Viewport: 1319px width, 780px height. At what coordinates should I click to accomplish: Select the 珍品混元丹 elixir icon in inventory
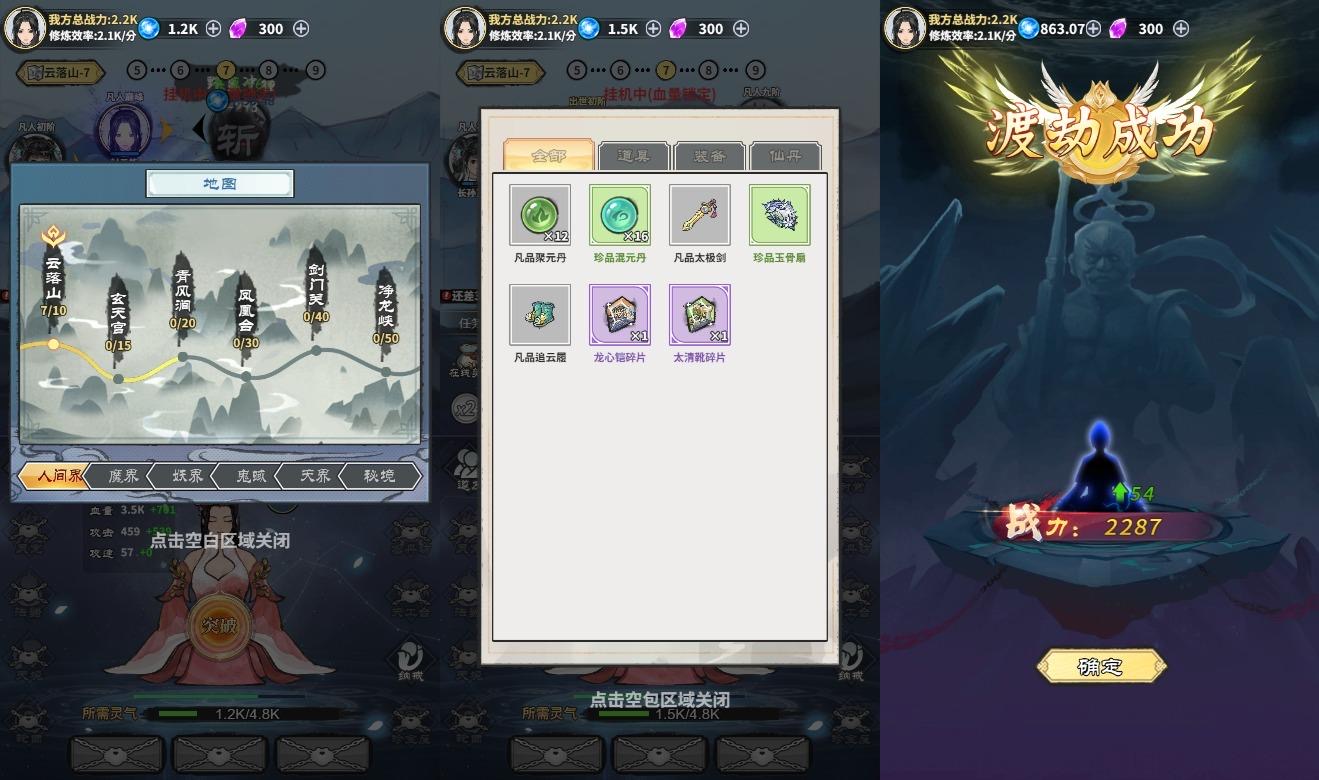(x=619, y=213)
